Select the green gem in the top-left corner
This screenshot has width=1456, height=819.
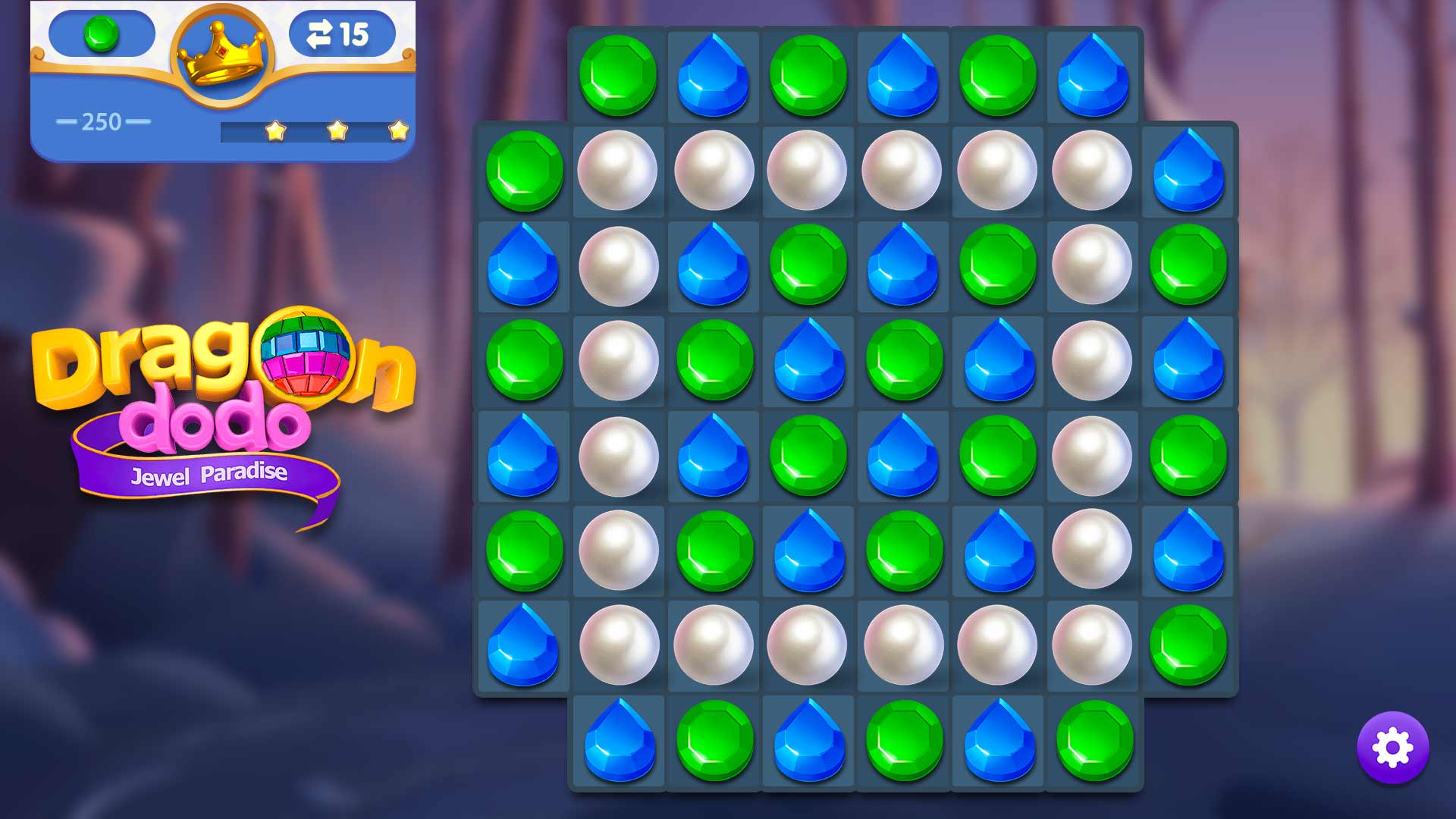point(524,171)
